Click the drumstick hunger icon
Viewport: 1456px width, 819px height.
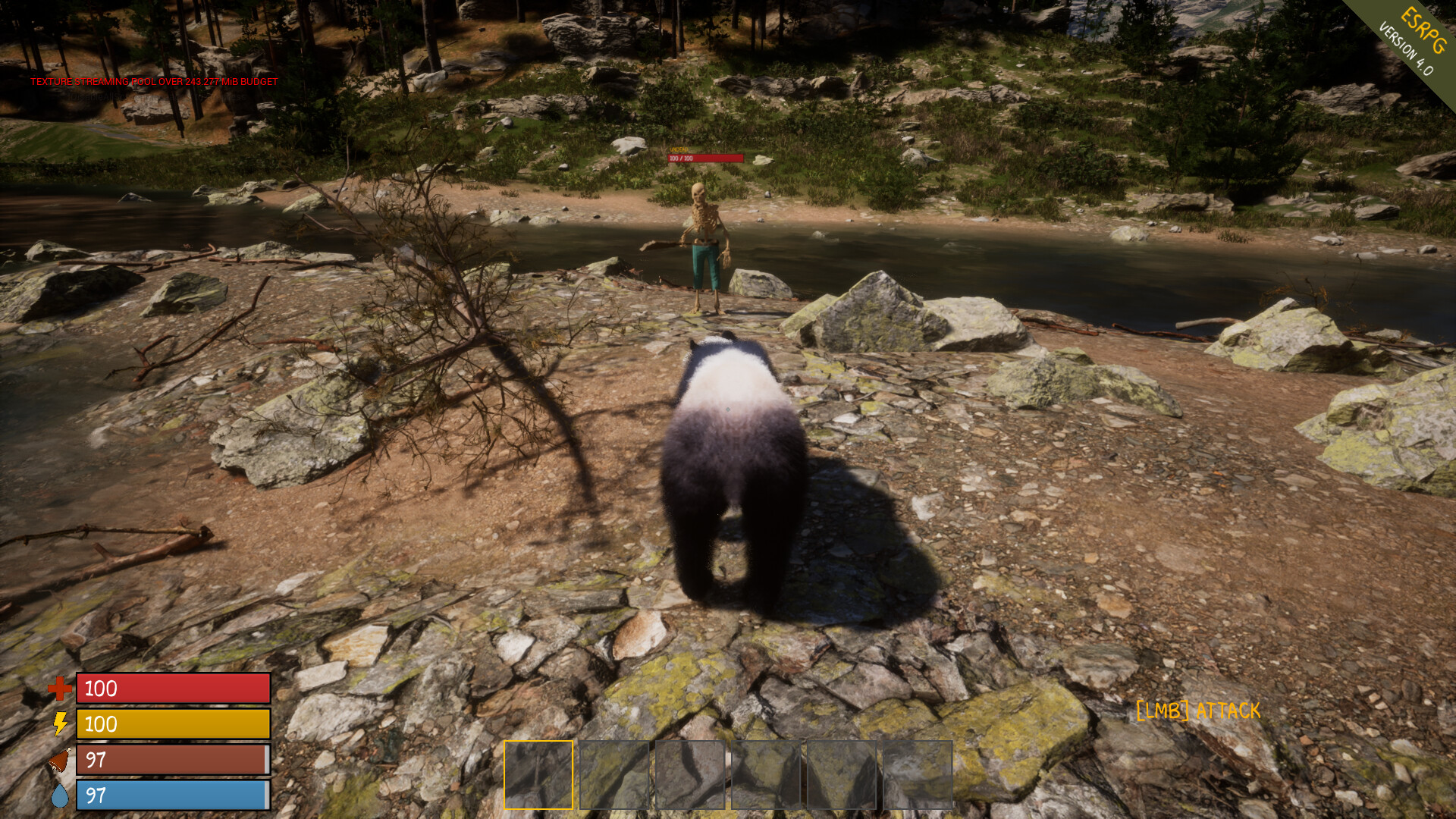point(59,761)
